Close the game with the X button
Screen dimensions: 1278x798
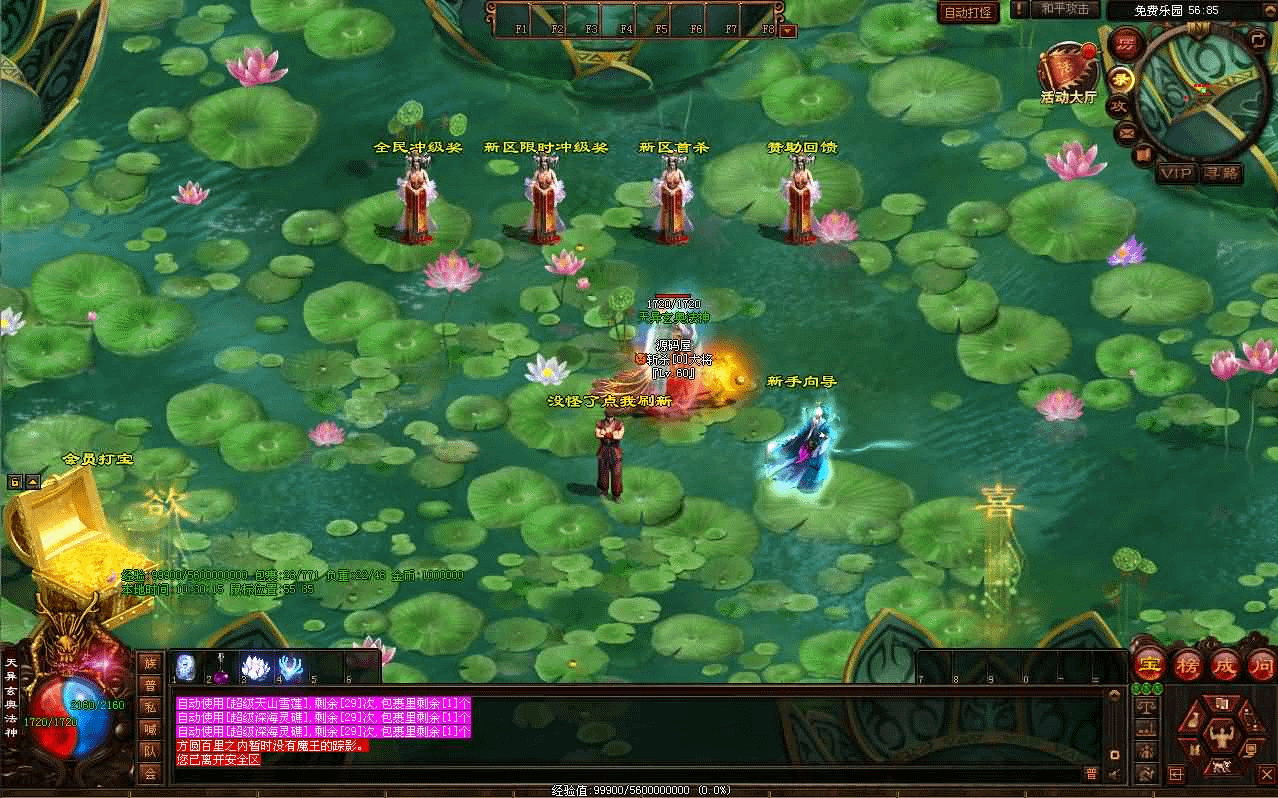[1266, 773]
